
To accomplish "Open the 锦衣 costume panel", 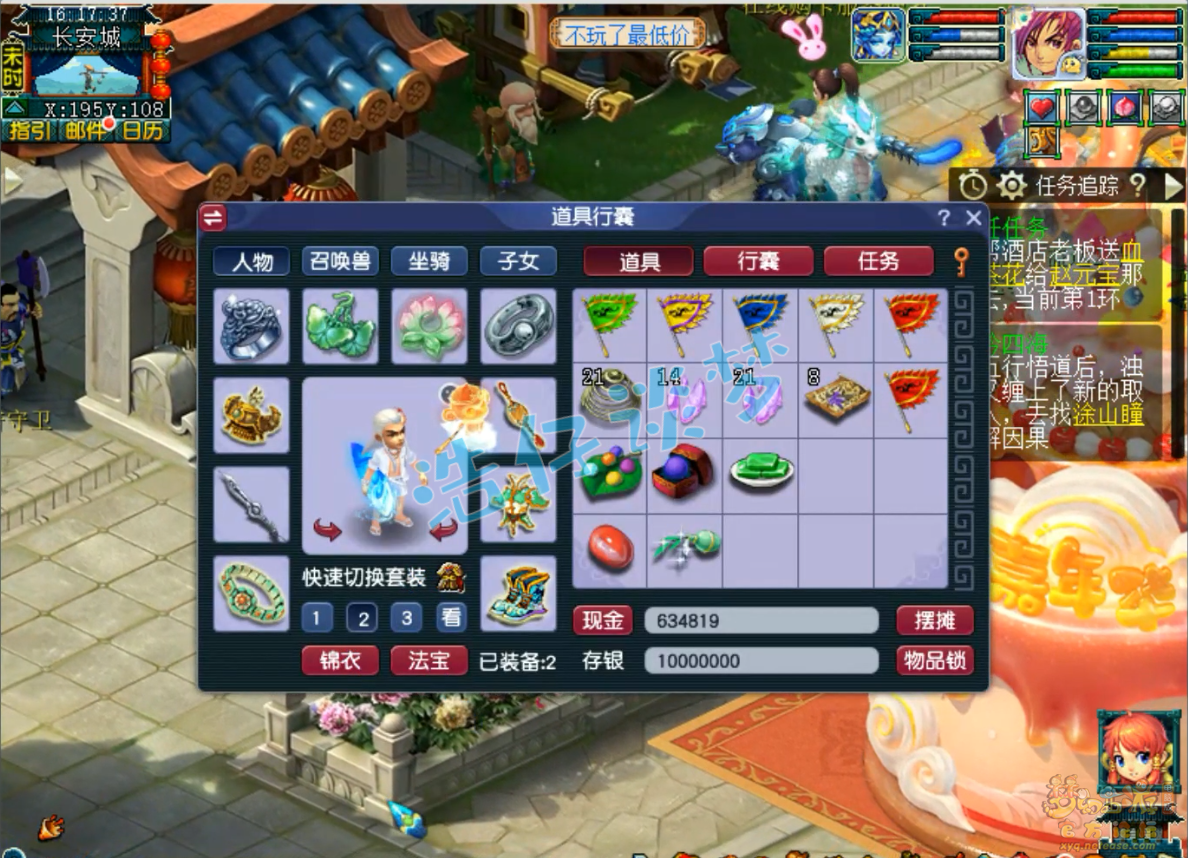I will [x=340, y=660].
